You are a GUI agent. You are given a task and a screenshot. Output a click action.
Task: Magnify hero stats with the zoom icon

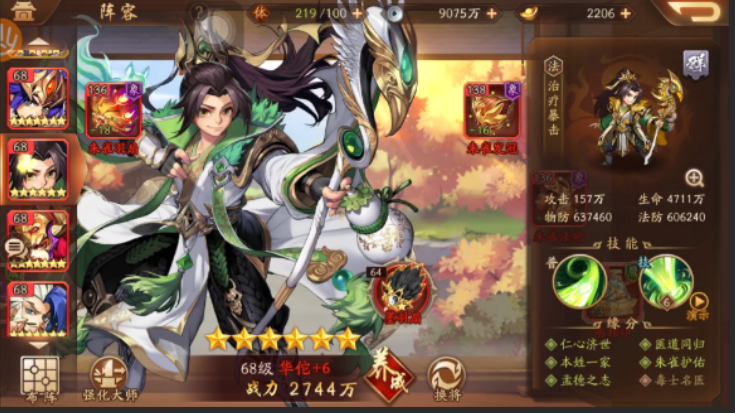(x=694, y=178)
